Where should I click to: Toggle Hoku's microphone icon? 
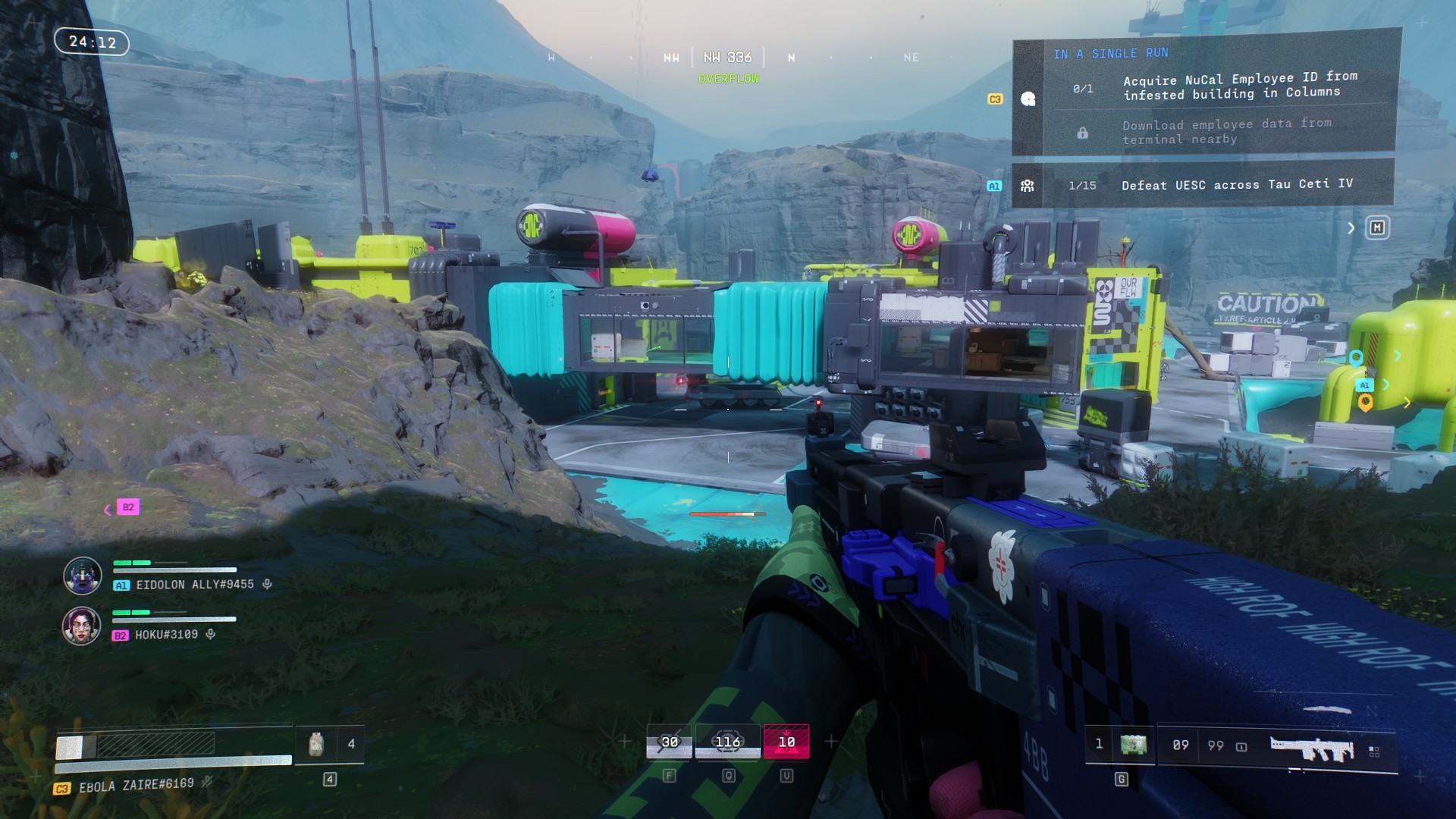pos(211,634)
